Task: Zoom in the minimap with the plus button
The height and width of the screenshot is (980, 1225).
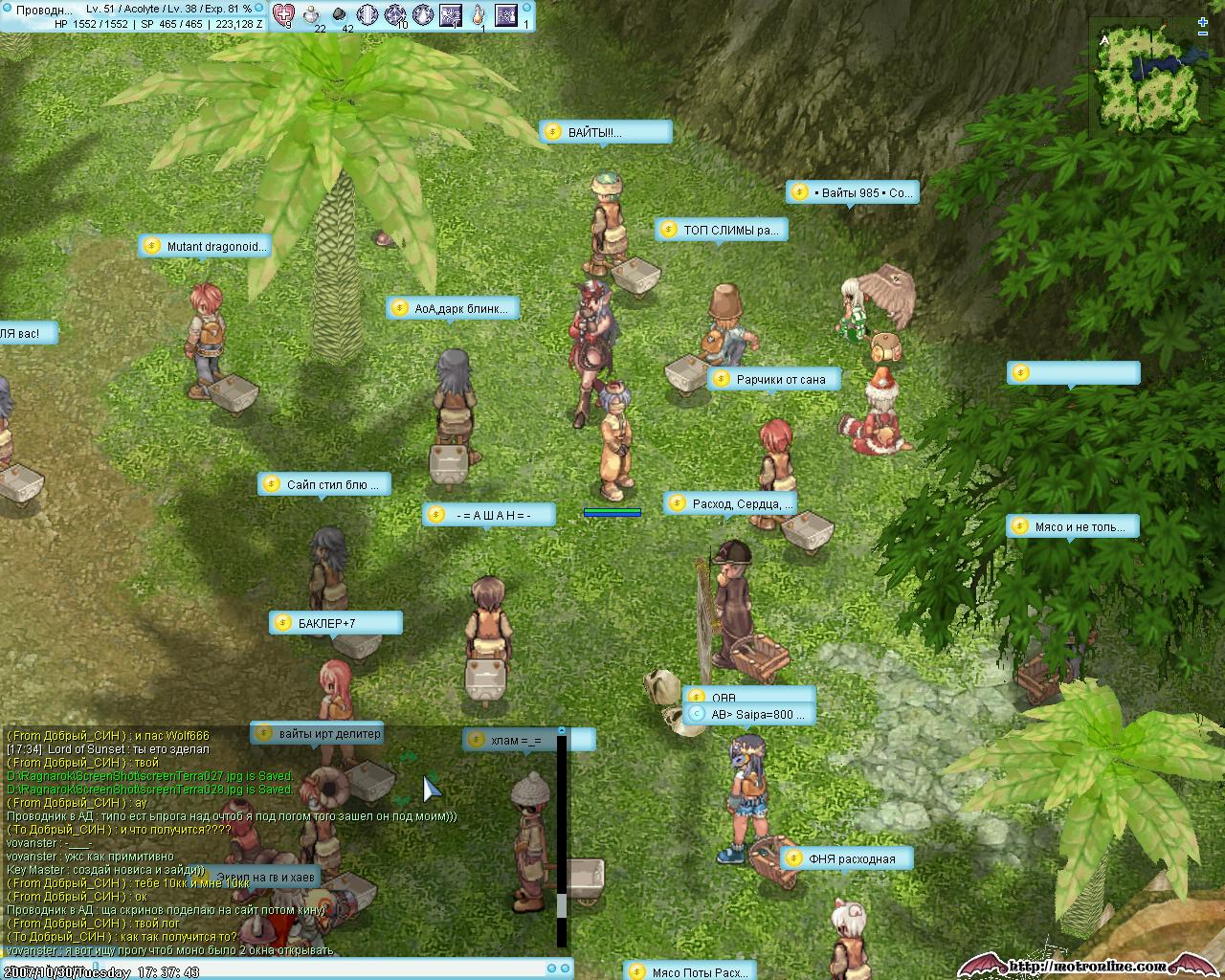Action: (1203, 22)
